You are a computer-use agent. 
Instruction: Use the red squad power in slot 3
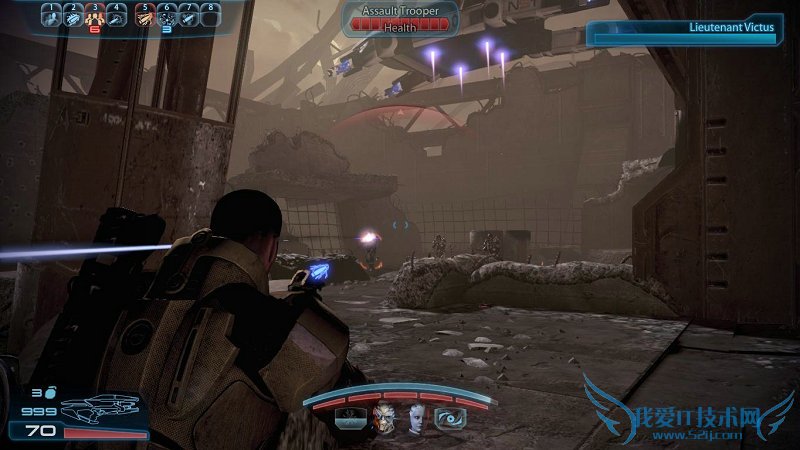[x=96, y=17]
